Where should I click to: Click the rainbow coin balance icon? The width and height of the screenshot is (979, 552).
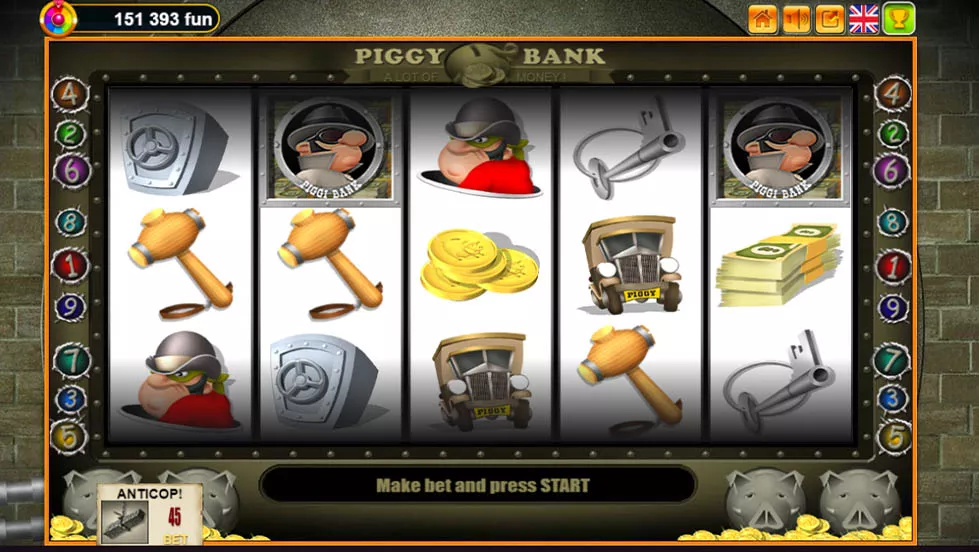point(57,18)
